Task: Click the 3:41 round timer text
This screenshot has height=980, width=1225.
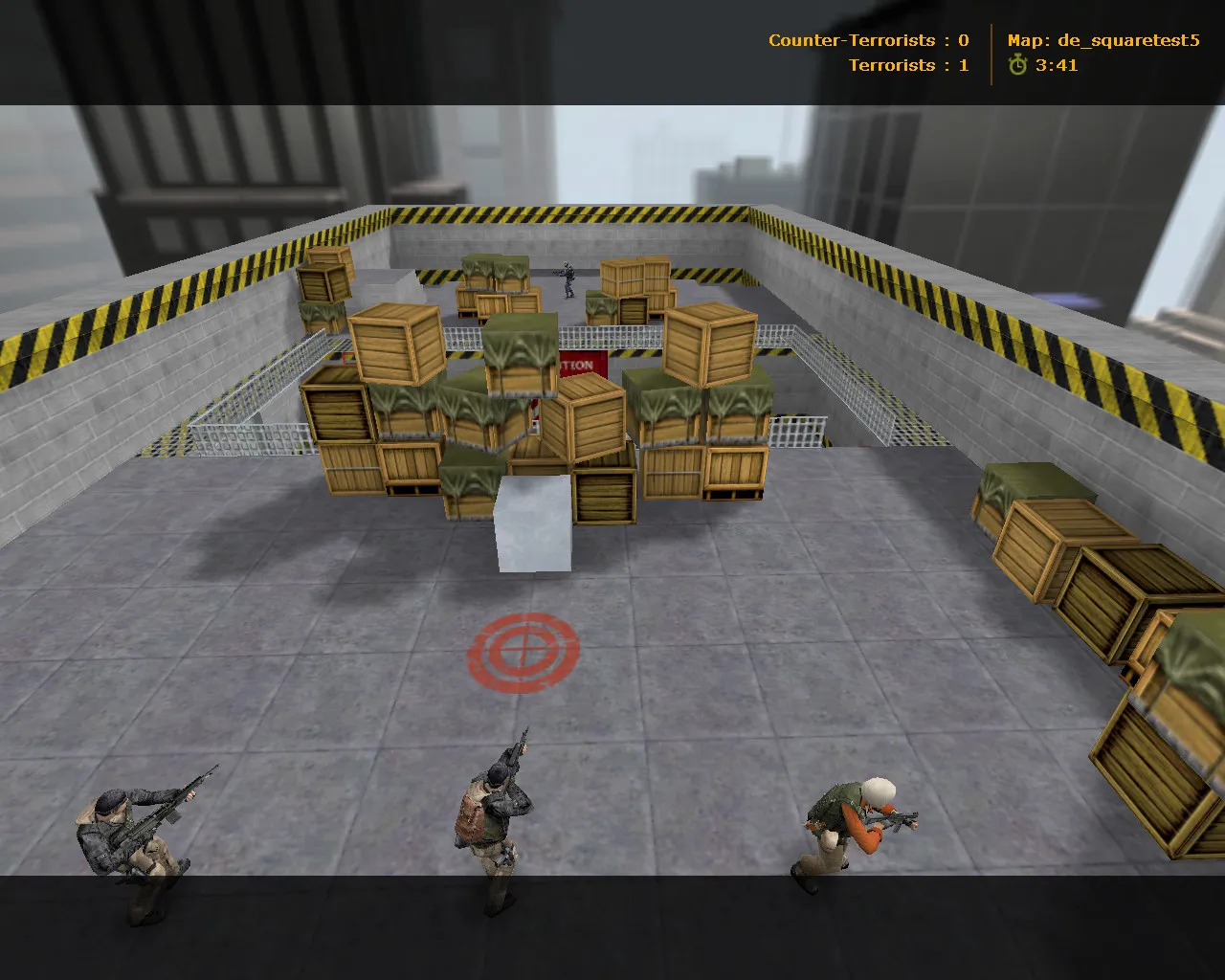Action: point(1056,66)
